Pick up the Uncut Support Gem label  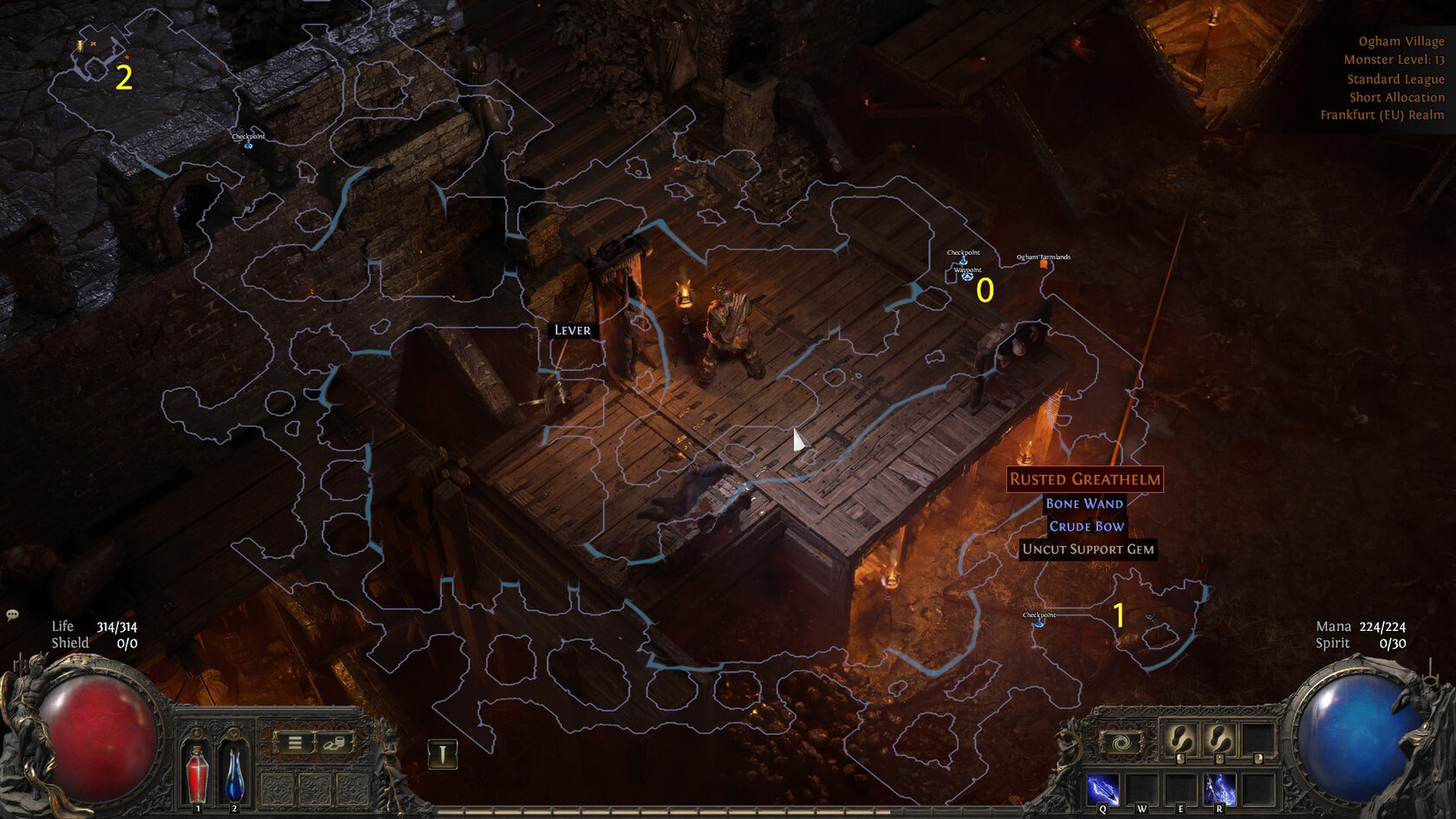click(x=1088, y=549)
